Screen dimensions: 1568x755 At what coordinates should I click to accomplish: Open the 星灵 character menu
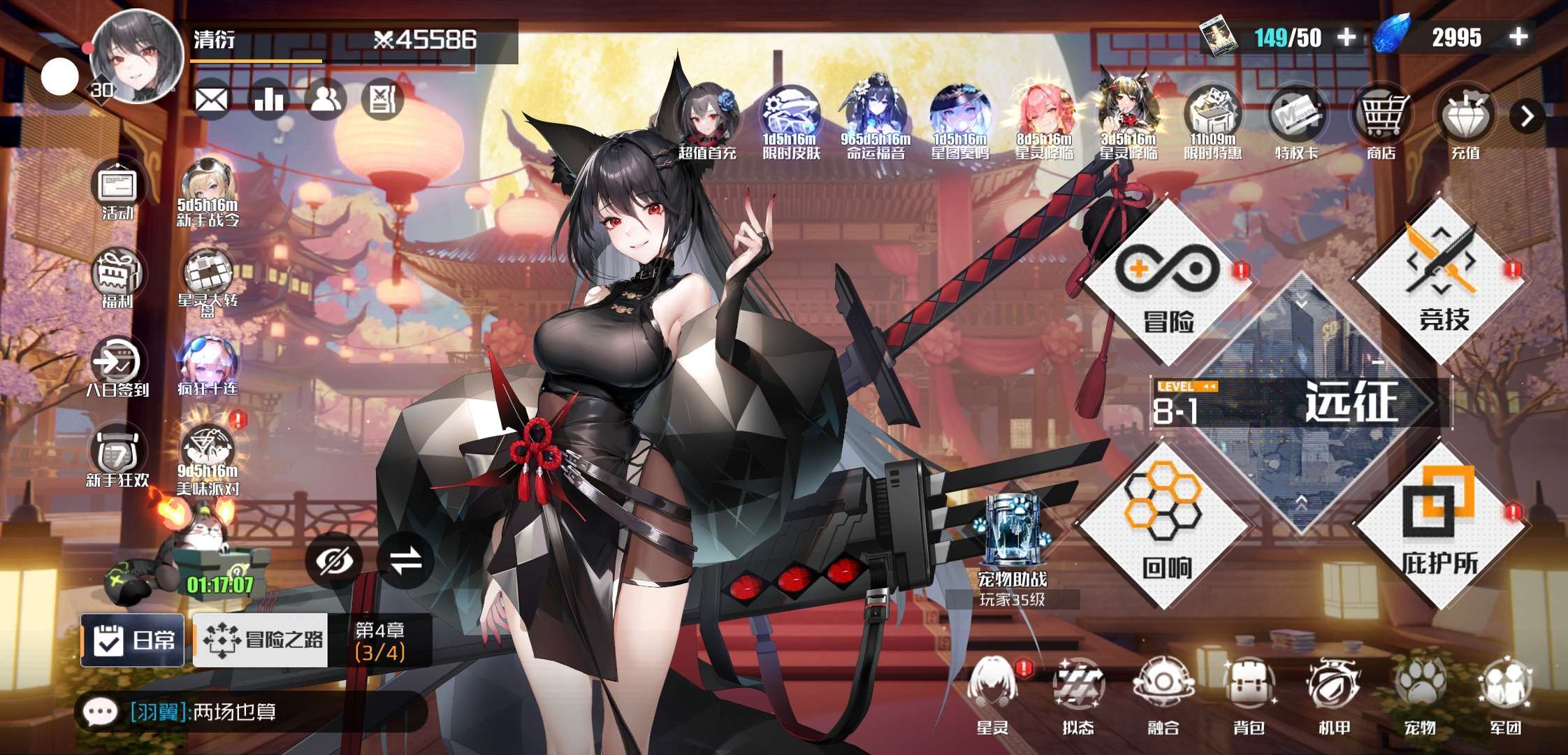click(992, 693)
